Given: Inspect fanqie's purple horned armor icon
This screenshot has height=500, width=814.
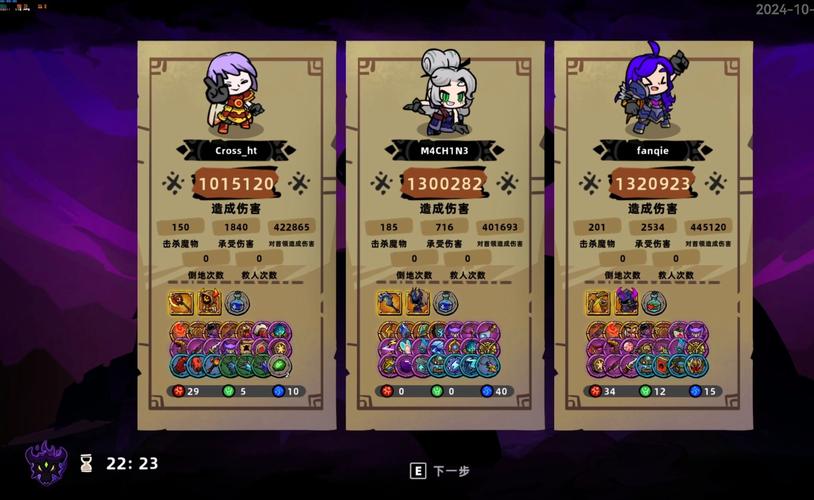Looking at the screenshot, I should click(x=626, y=302).
